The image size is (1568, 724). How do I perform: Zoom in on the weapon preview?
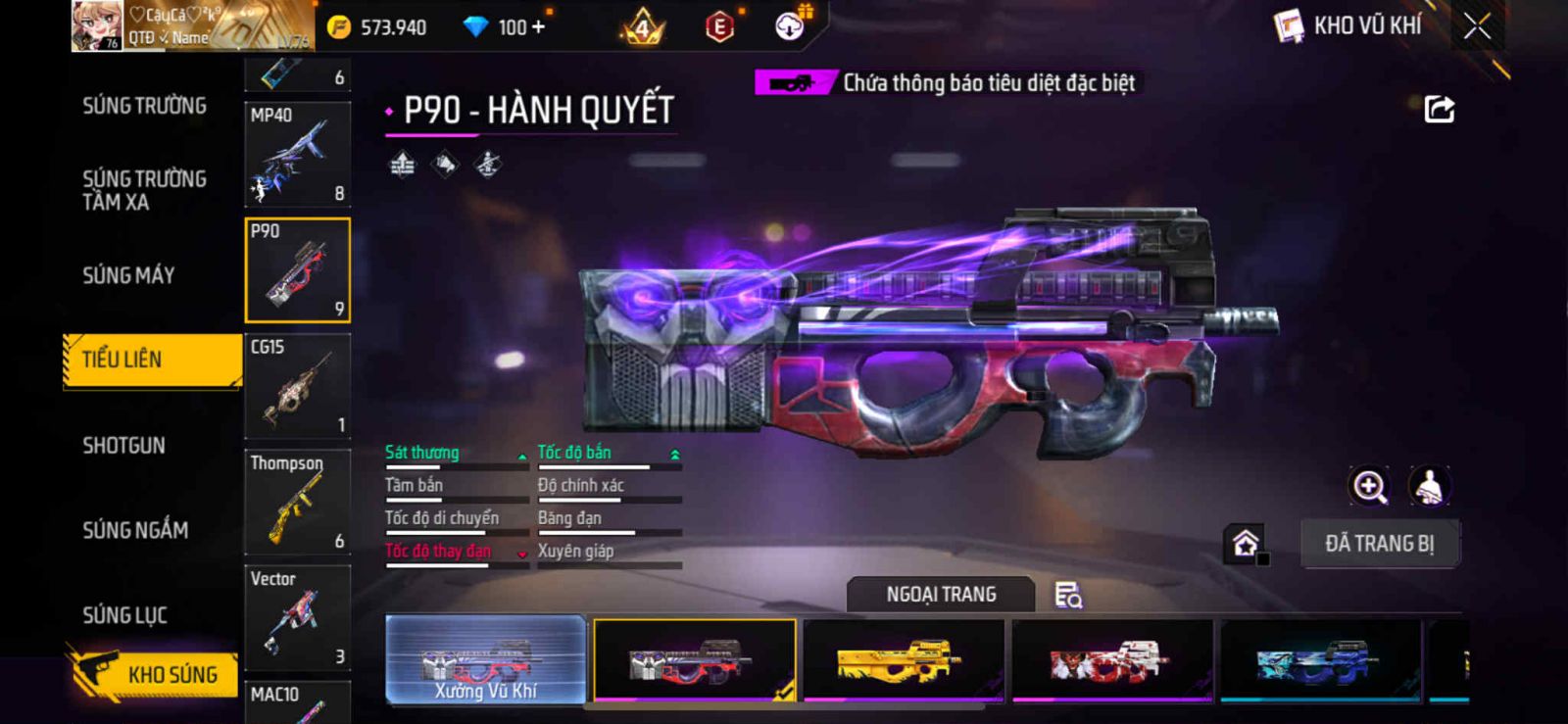coord(1369,486)
